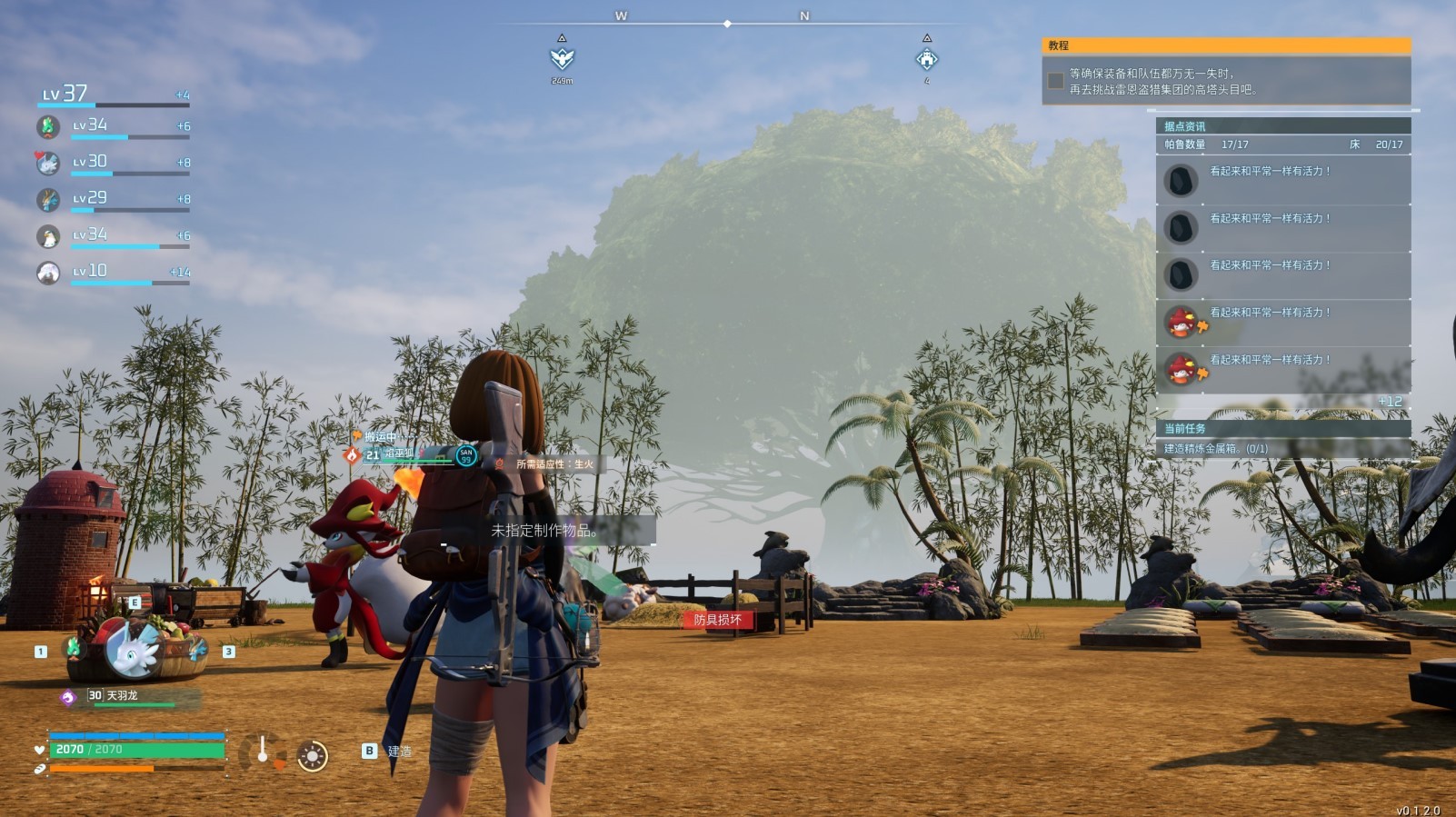Tick the tutorial objective checkbox
Screen dimensions: 1456x817
(1055, 81)
